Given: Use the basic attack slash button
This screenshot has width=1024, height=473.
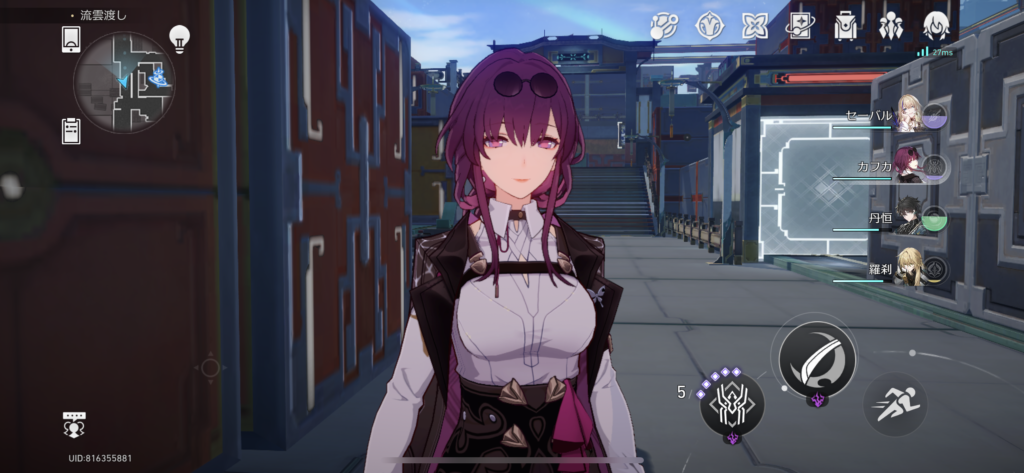Looking at the screenshot, I should tap(817, 355).
